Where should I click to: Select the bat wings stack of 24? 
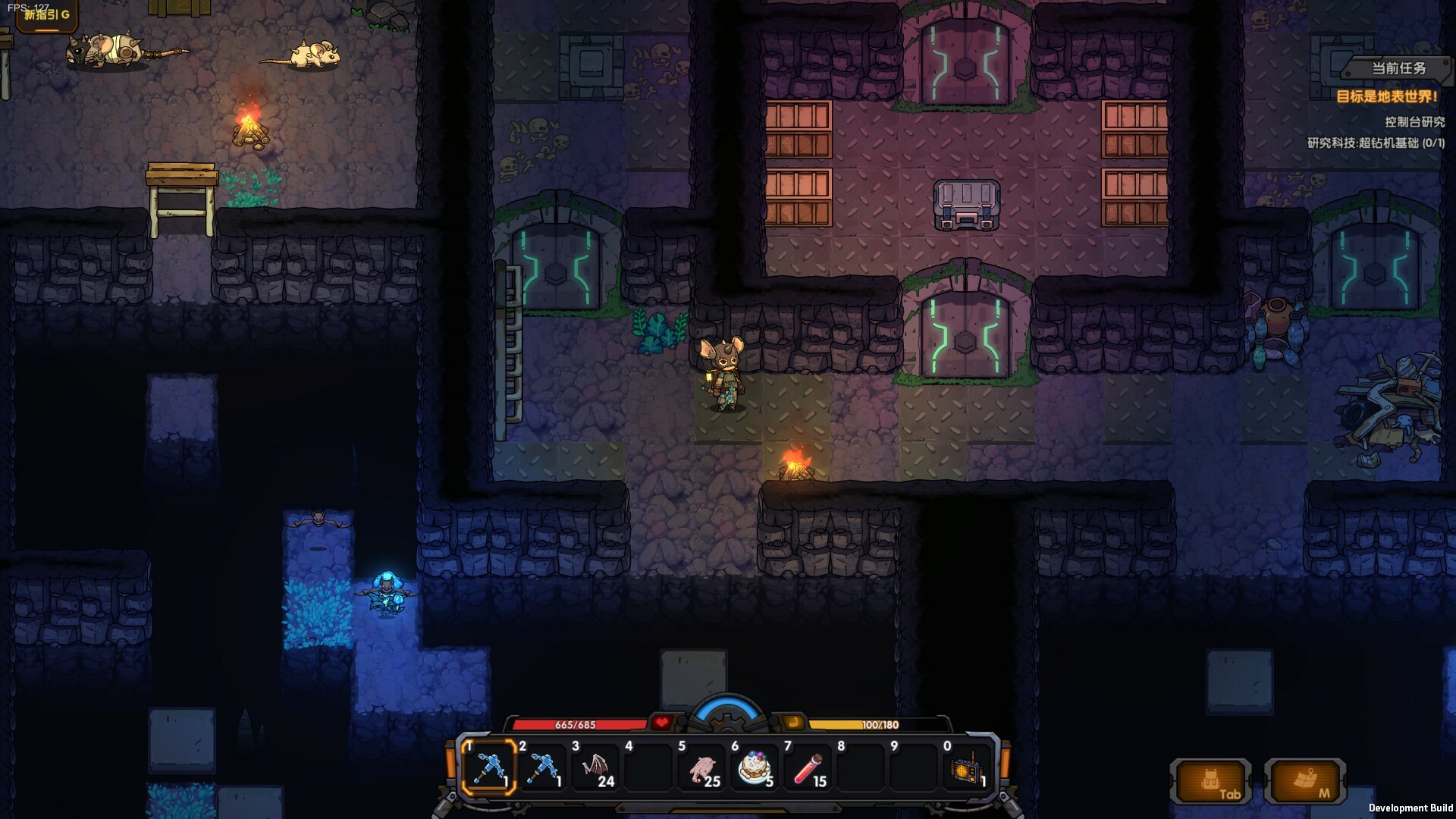[598, 768]
